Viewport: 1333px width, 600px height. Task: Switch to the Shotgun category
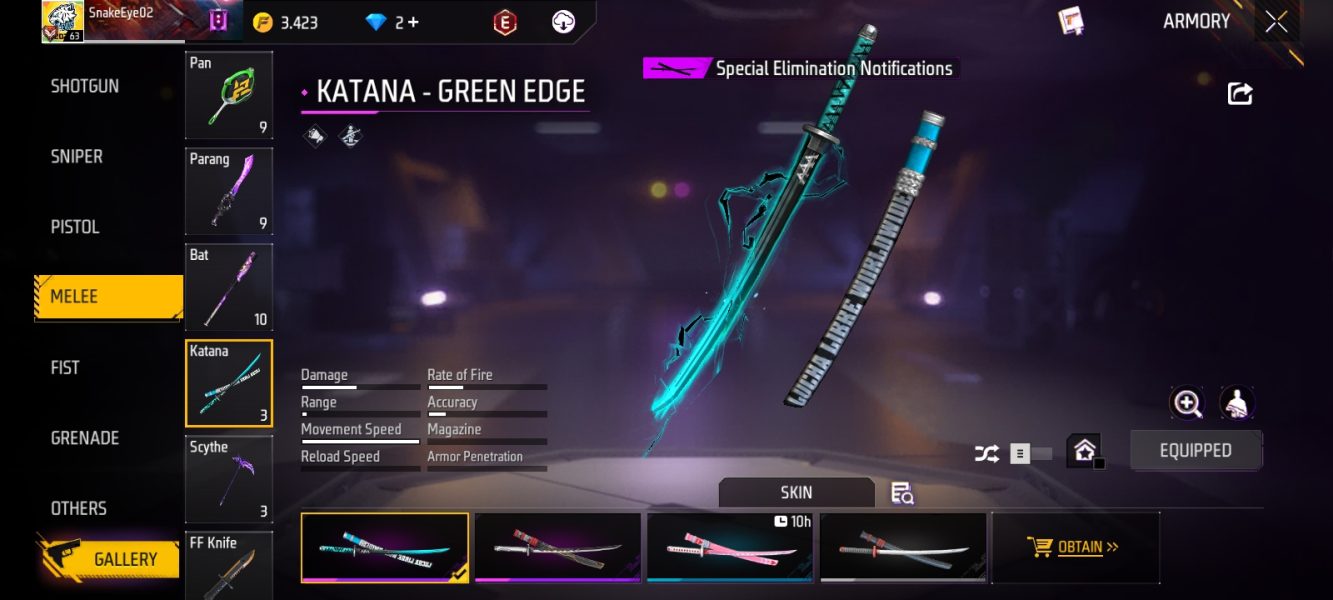coord(85,86)
